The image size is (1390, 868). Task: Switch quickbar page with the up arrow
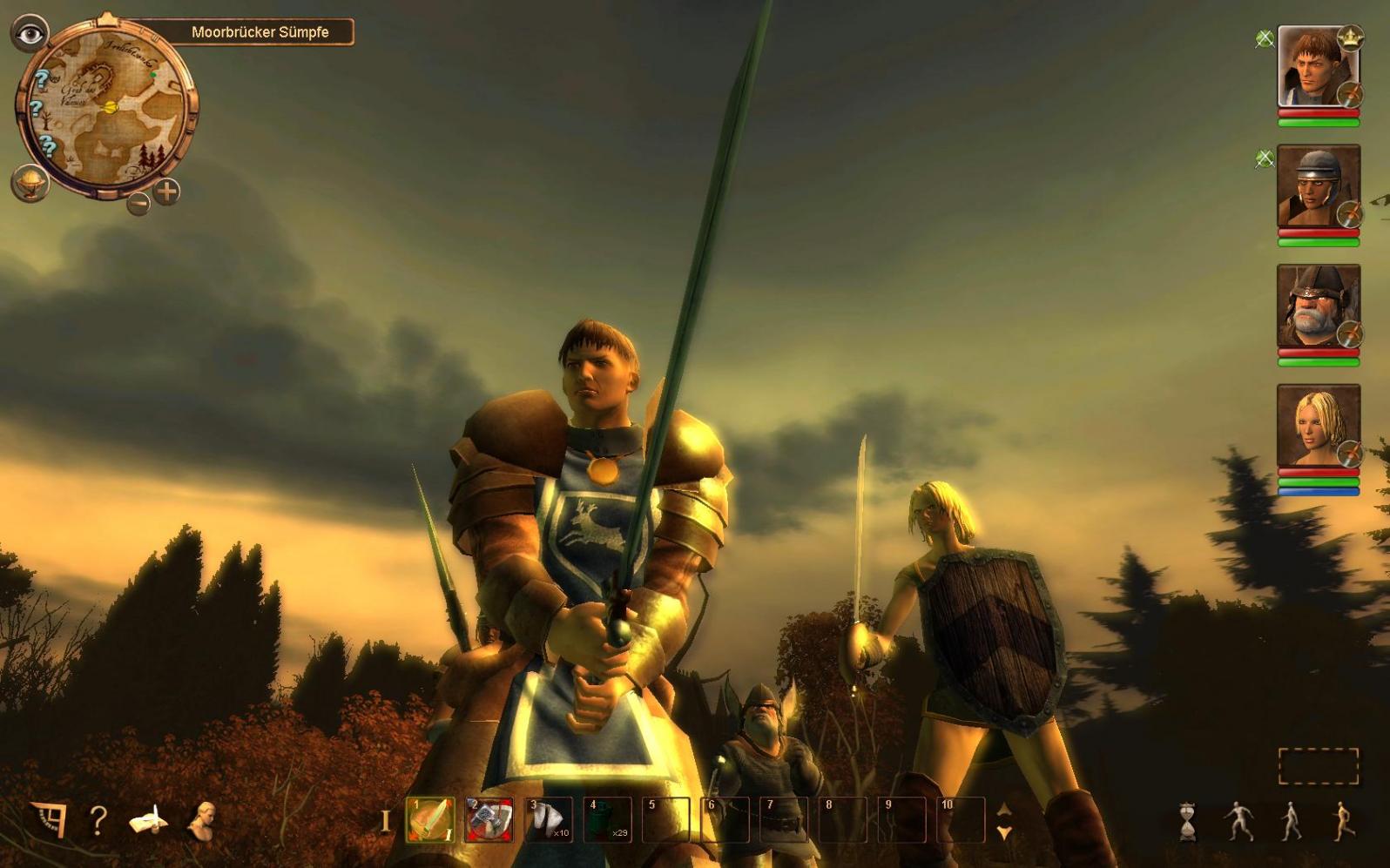1004,810
